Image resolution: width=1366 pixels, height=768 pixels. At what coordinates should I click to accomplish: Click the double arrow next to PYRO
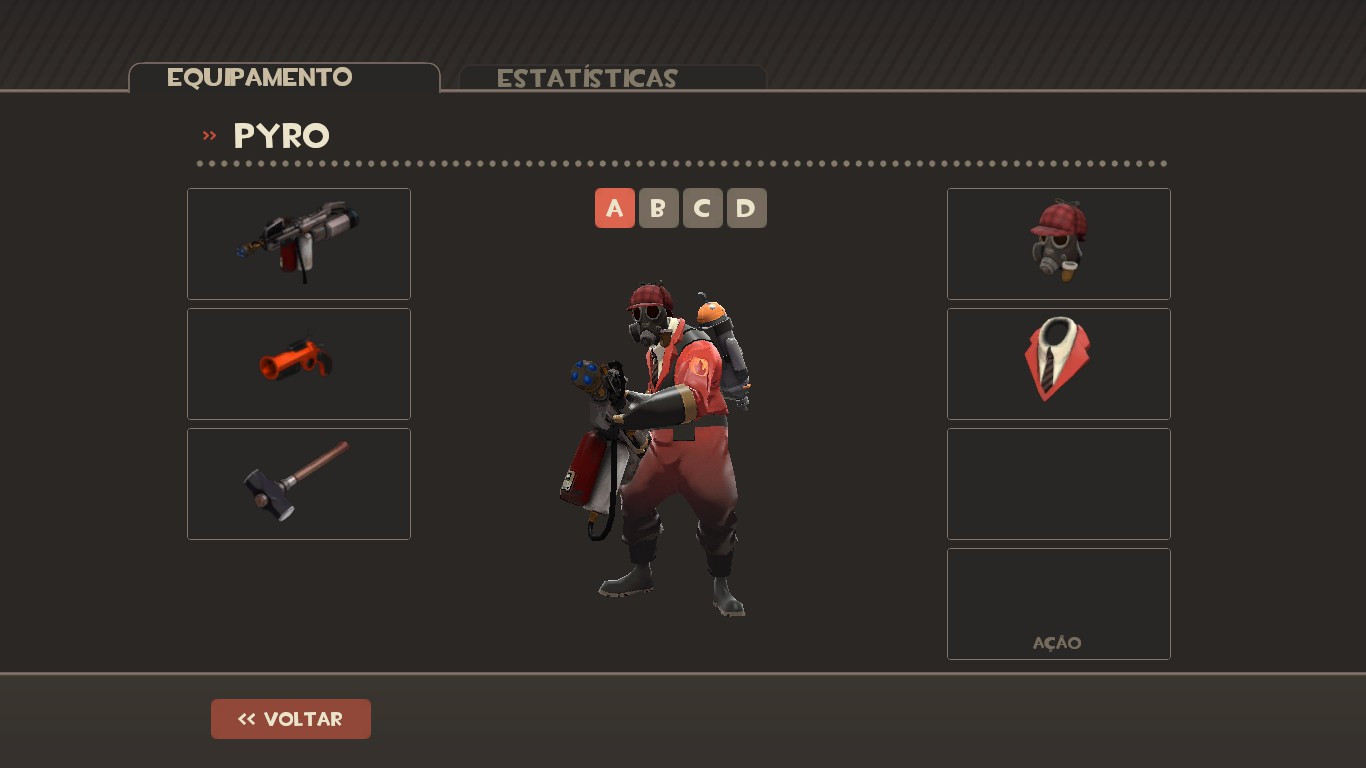pos(209,136)
